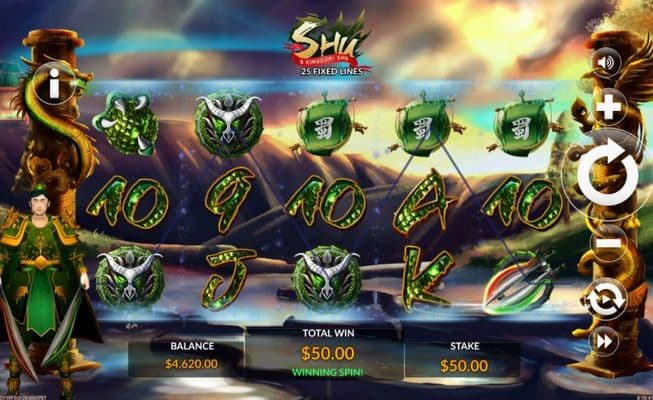The width and height of the screenshot is (653, 400).
Task: Toggle the sound speaker button
Action: click(603, 63)
